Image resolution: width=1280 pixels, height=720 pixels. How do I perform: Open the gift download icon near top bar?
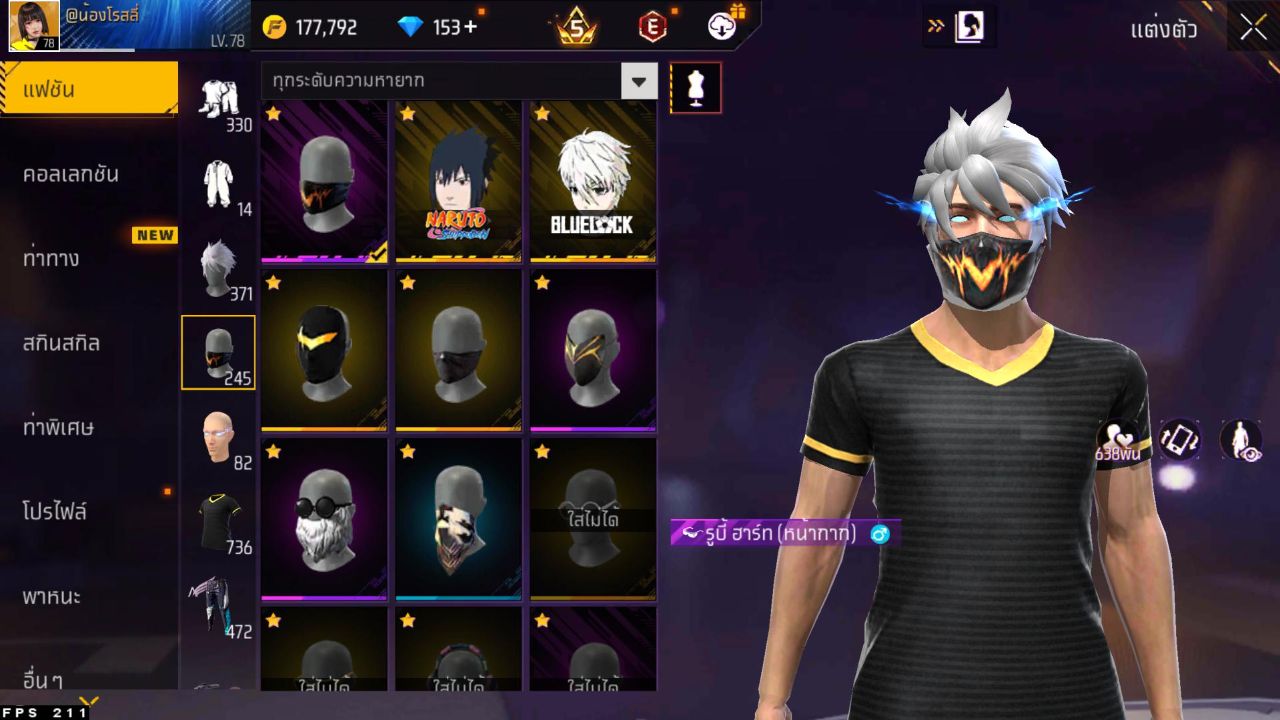point(722,27)
